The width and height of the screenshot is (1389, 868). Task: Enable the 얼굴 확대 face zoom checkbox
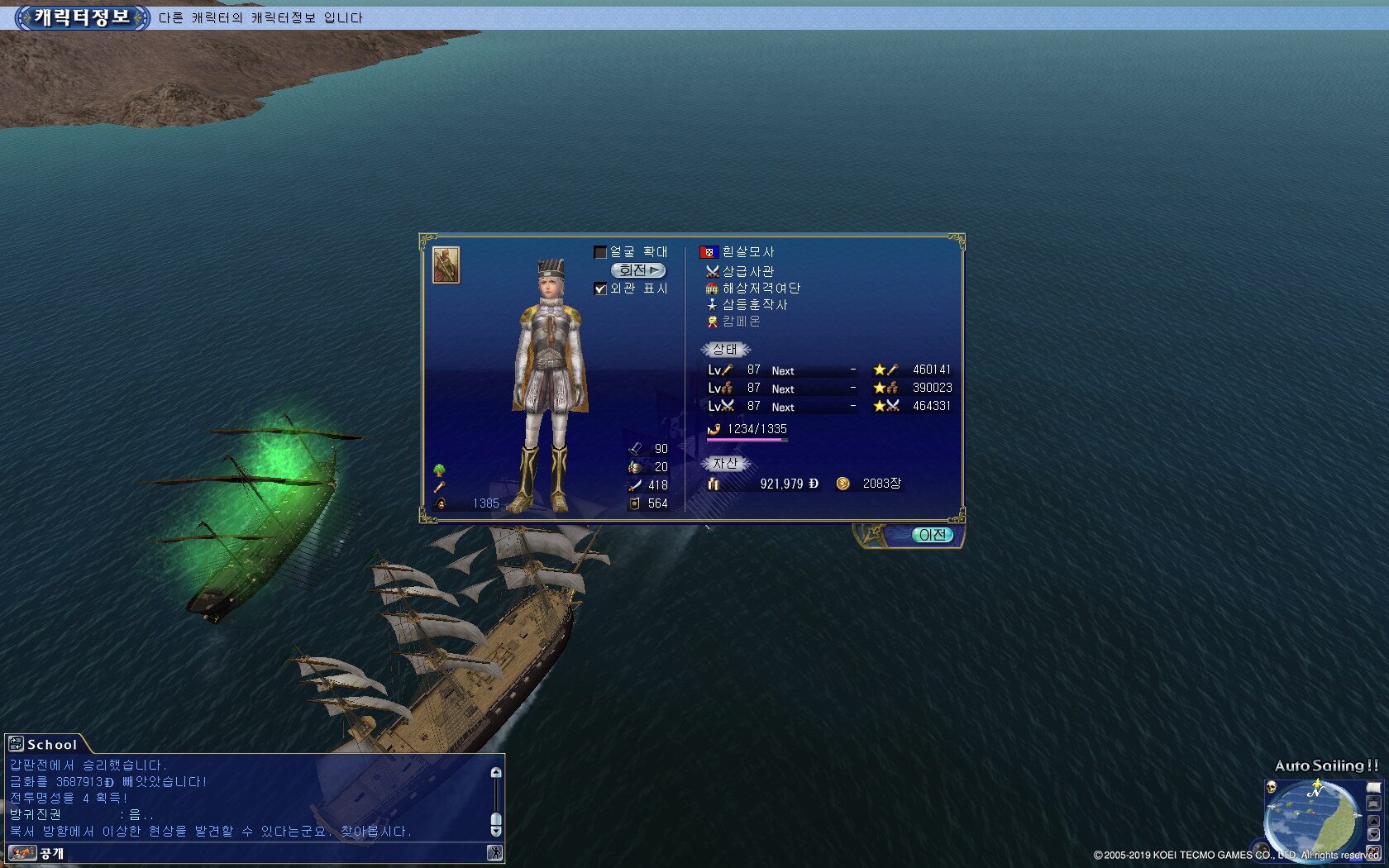pyautogui.click(x=601, y=252)
